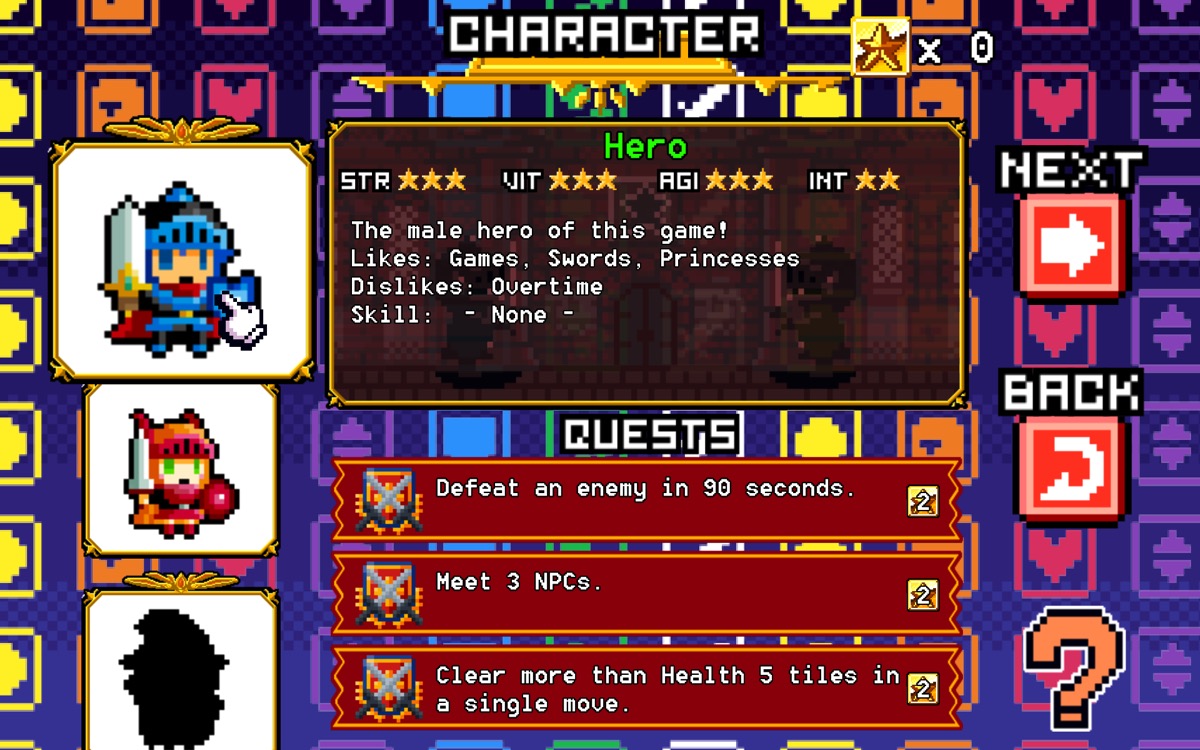Go to the next screen with the arrow button
The image size is (1200, 750).
(x=1071, y=245)
